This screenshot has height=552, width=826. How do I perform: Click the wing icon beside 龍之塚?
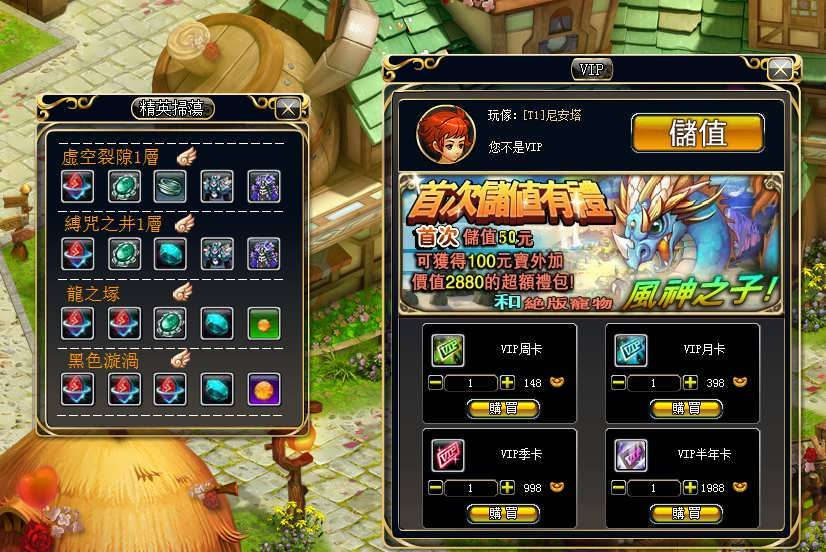pos(182,292)
